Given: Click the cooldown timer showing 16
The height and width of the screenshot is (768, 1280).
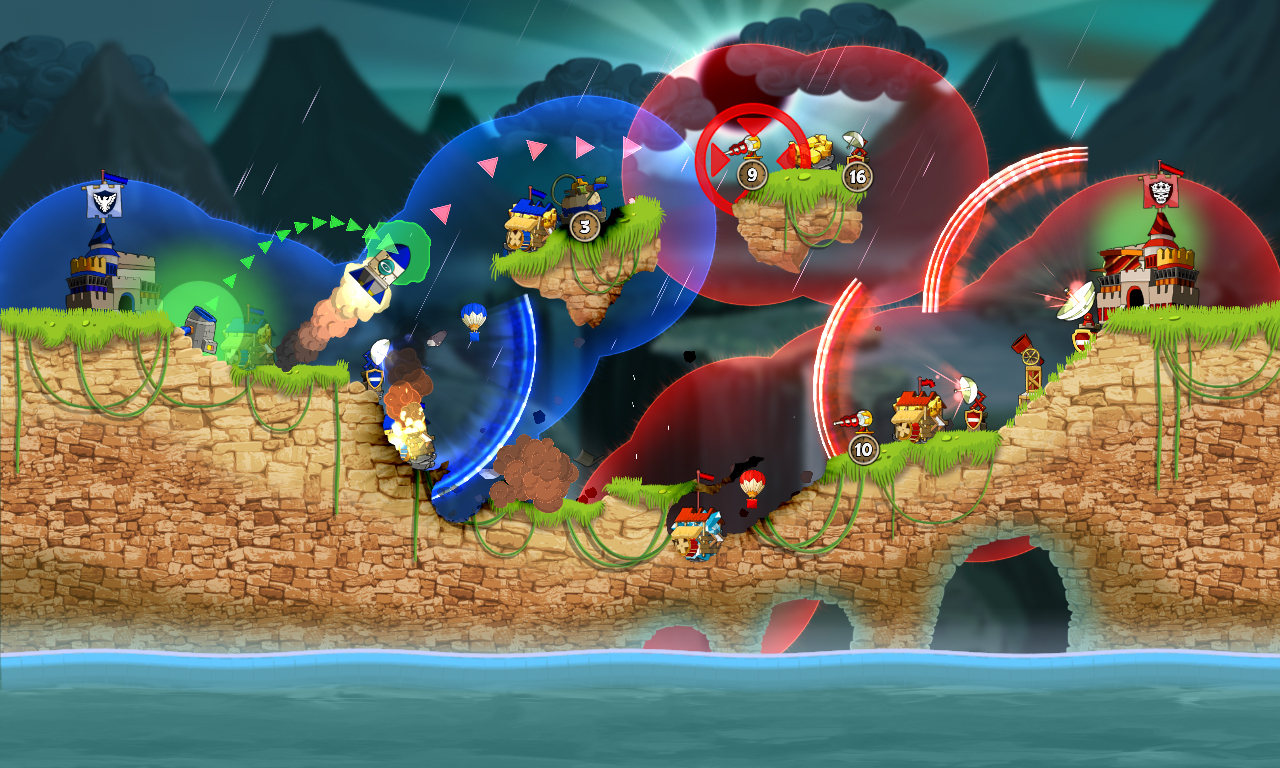Looking at the screenshot, I should pos(857,177).
